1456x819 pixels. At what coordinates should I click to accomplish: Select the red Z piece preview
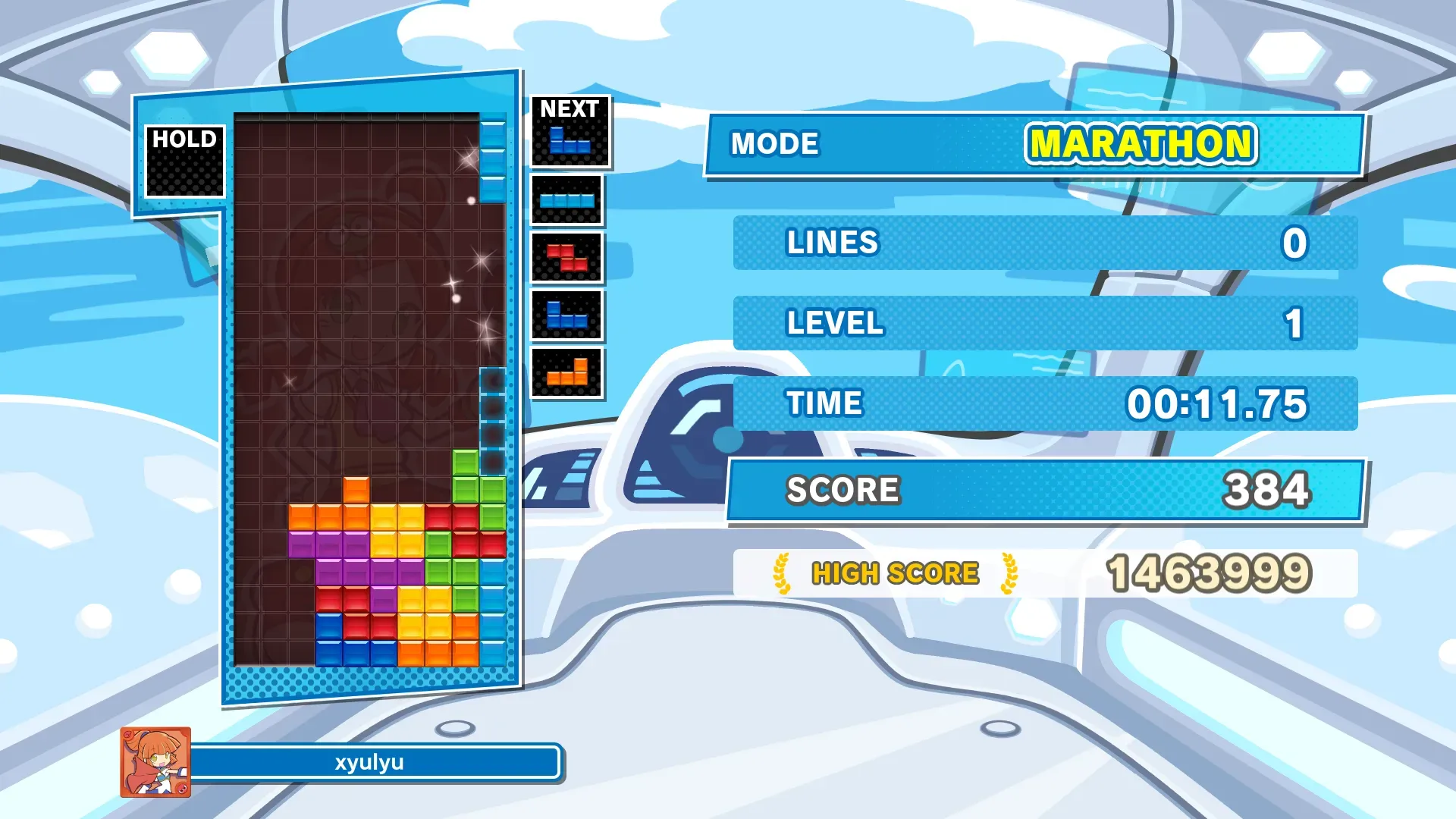566,258
